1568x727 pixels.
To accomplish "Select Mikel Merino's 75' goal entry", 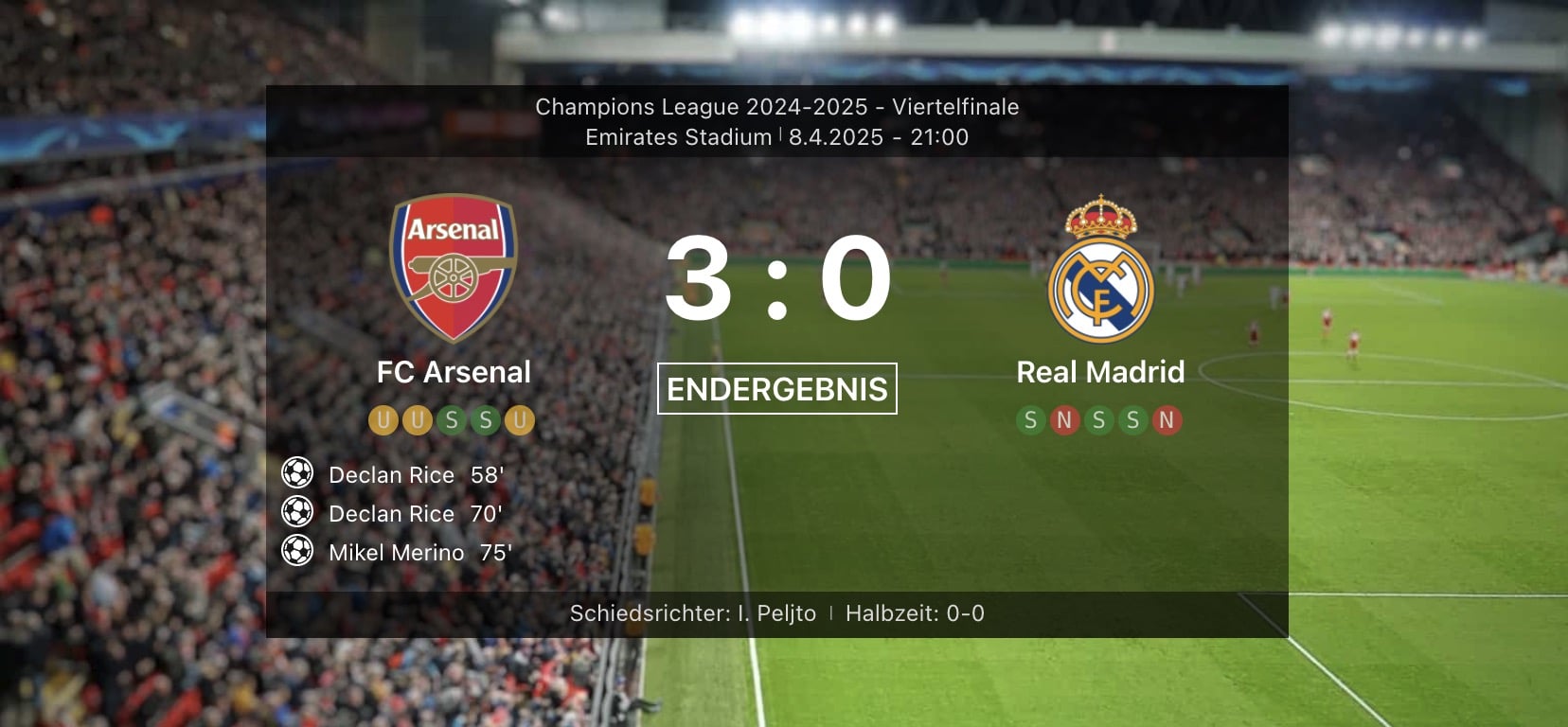I will pyautogui.click(x=419, y=553).
